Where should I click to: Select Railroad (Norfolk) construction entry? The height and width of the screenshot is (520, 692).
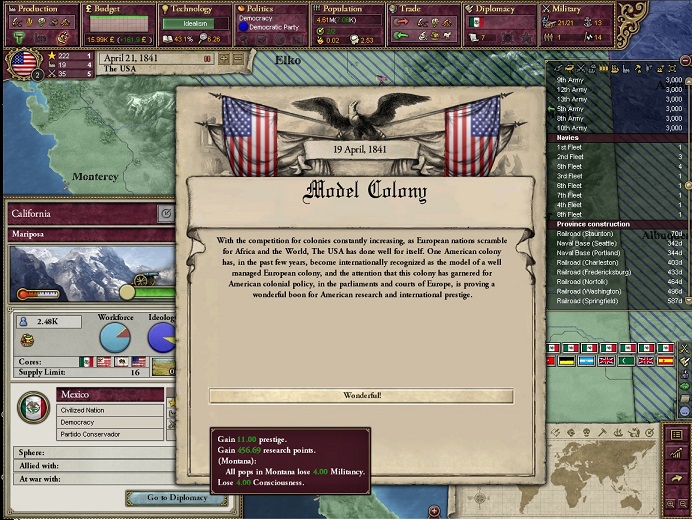pos(600,281)
